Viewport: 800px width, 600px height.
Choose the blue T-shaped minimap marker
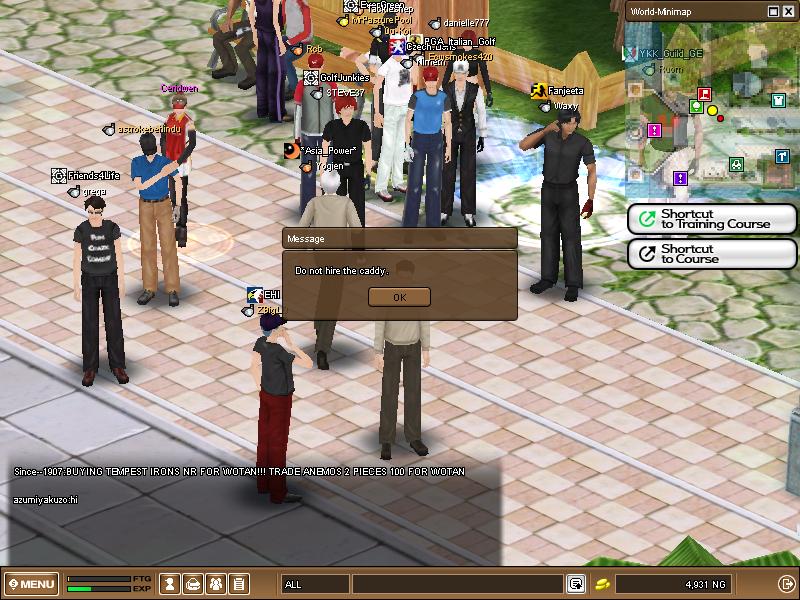(781, 156)
